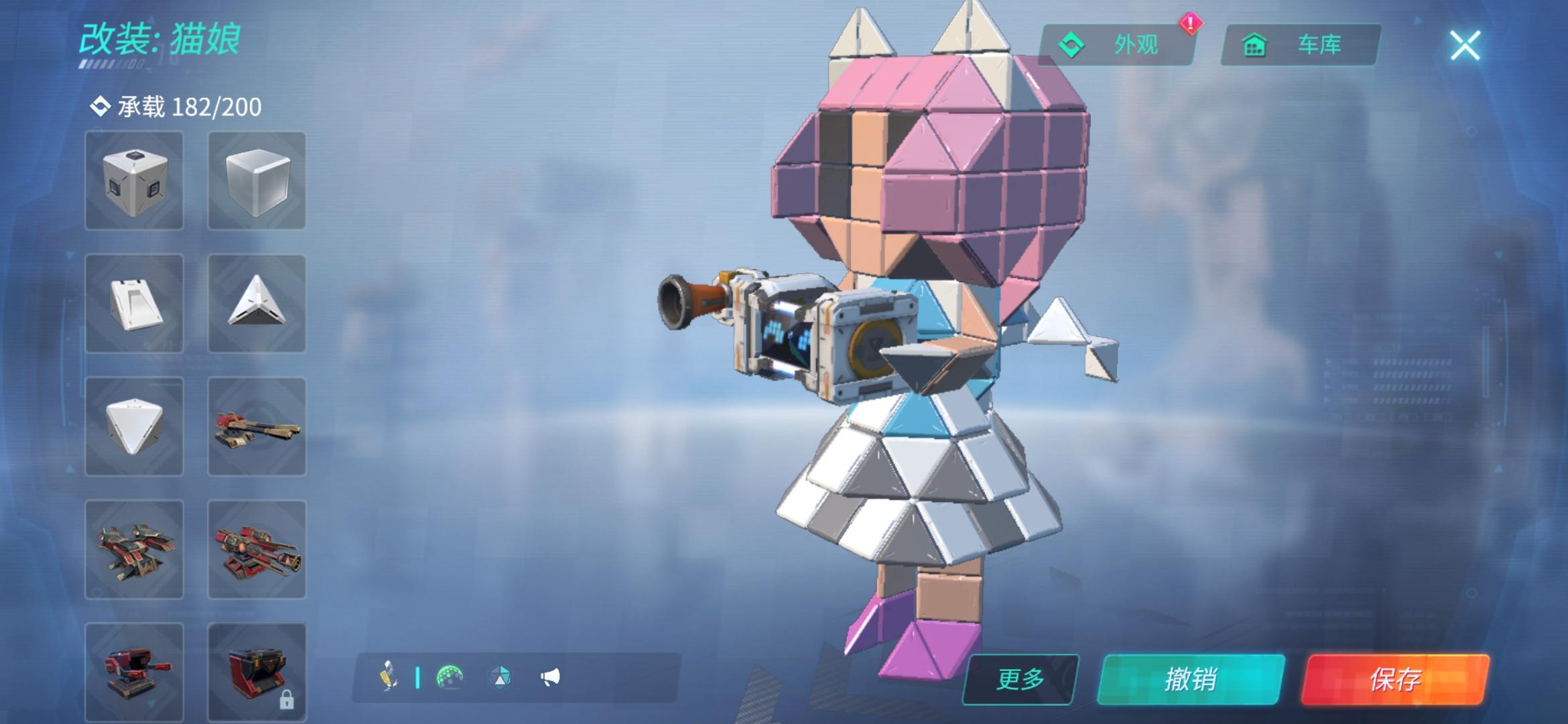Choose the white inverted corner block

pyautogui.click(x=134, y=426)
